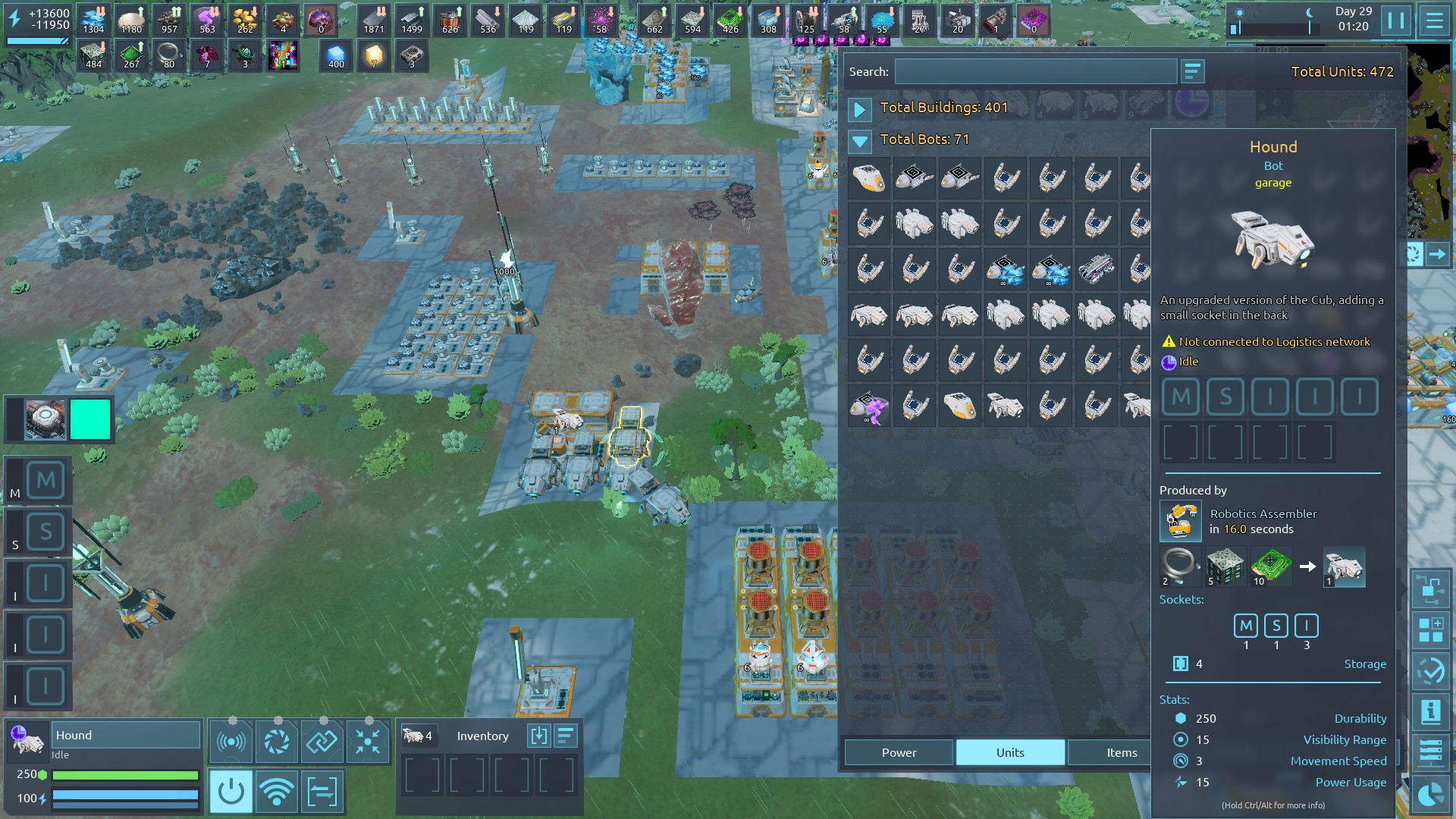Toggle the wifi logistics network button
1456x819 pixels.
coord(277,792)
